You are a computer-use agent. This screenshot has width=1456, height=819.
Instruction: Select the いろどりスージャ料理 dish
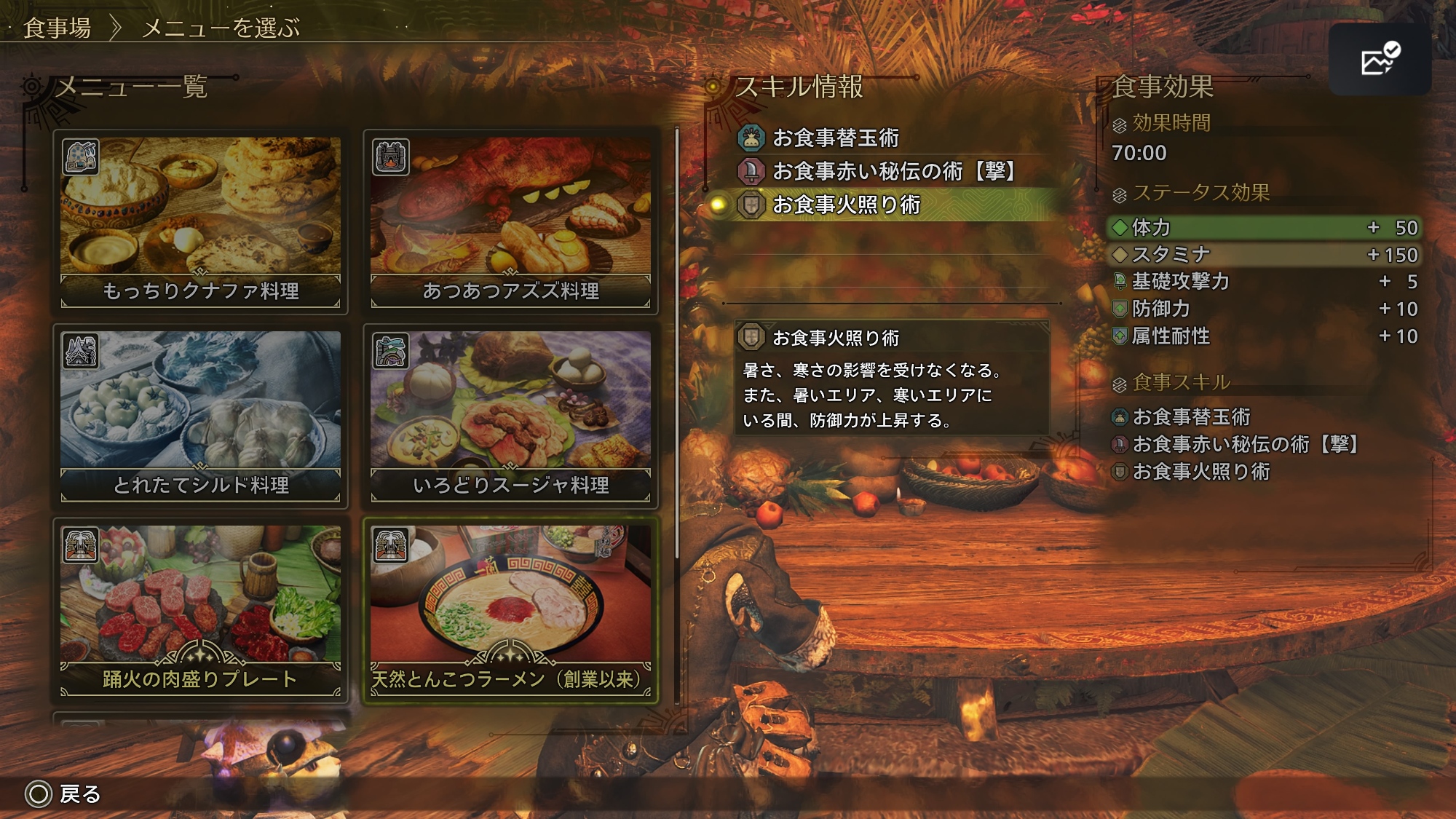tap(510, 416)
